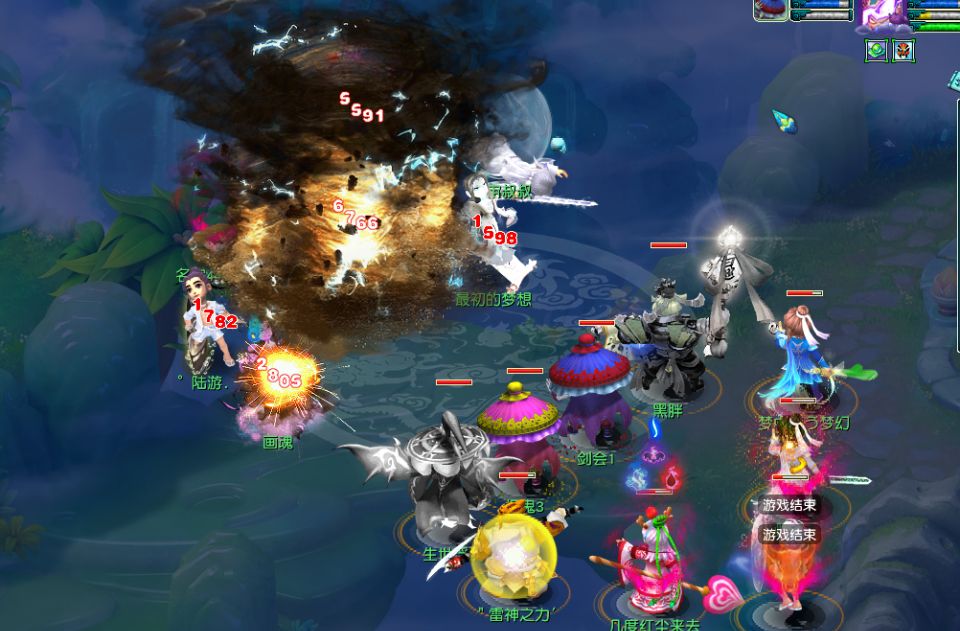The height and width of the screenshot is (631, 960).
Task: Select the orange mask status icon
Action: 904,51
